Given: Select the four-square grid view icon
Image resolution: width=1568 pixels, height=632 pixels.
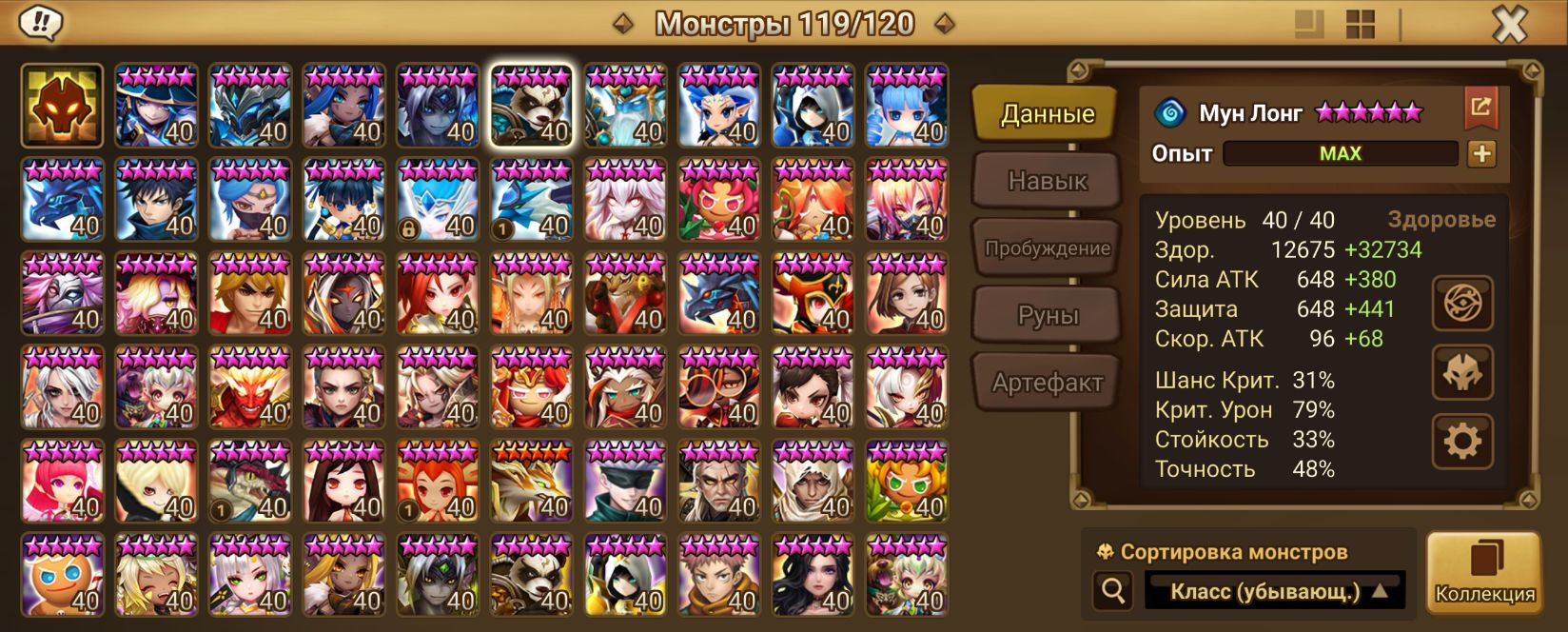Looking at the screenshot, I should [1361, 25].
